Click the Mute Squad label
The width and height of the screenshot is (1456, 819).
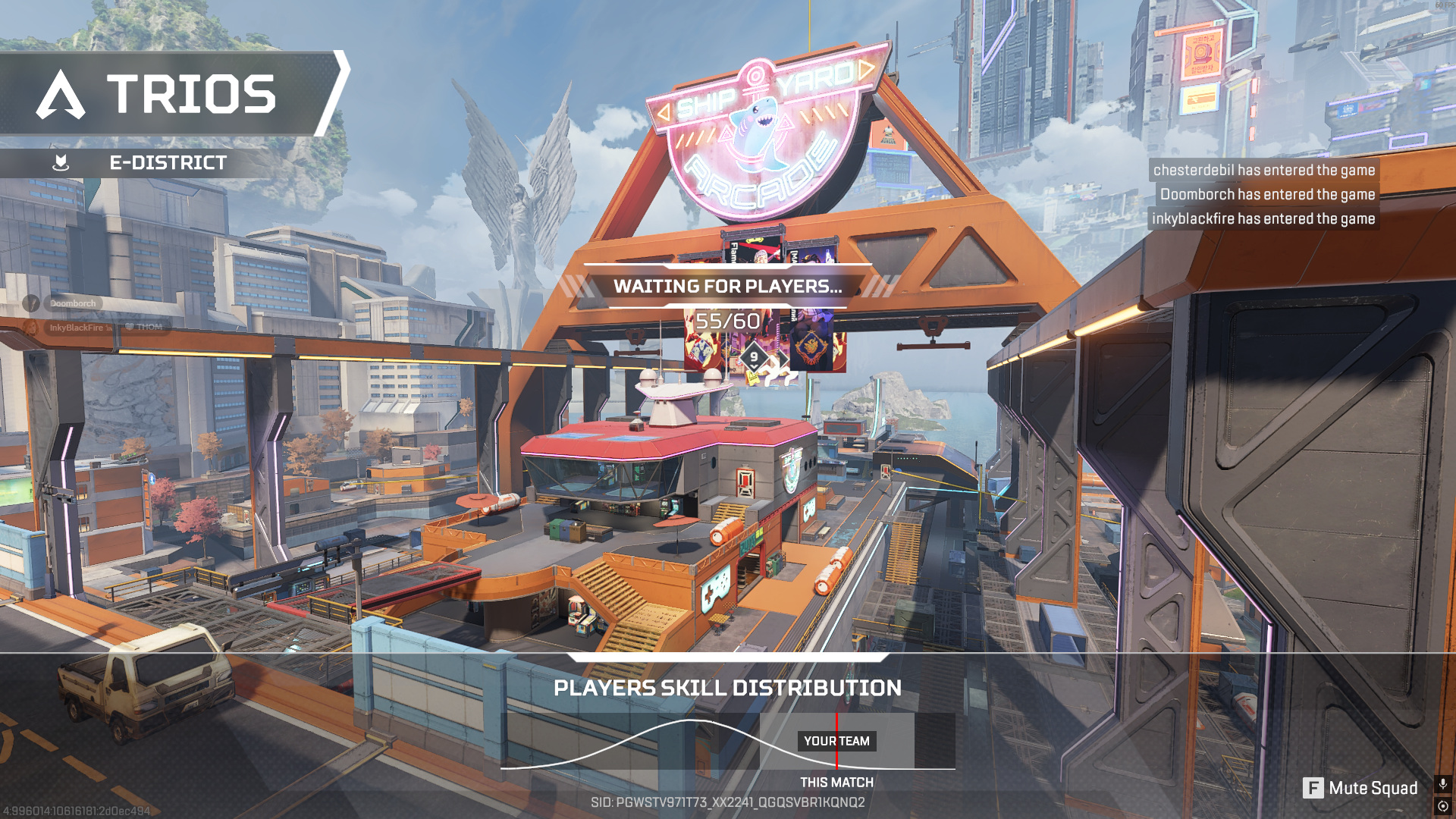coord(1373,789)
